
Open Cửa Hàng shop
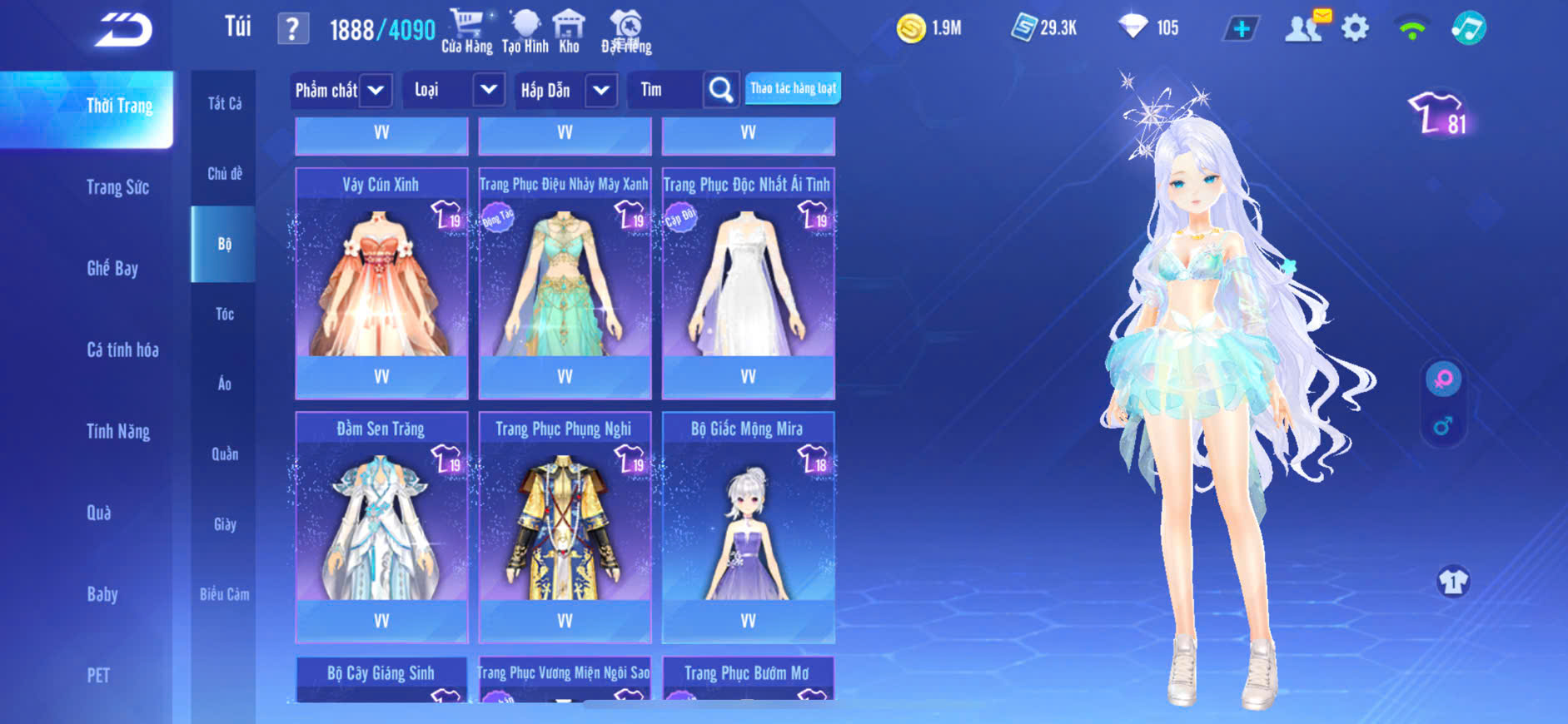466,32
